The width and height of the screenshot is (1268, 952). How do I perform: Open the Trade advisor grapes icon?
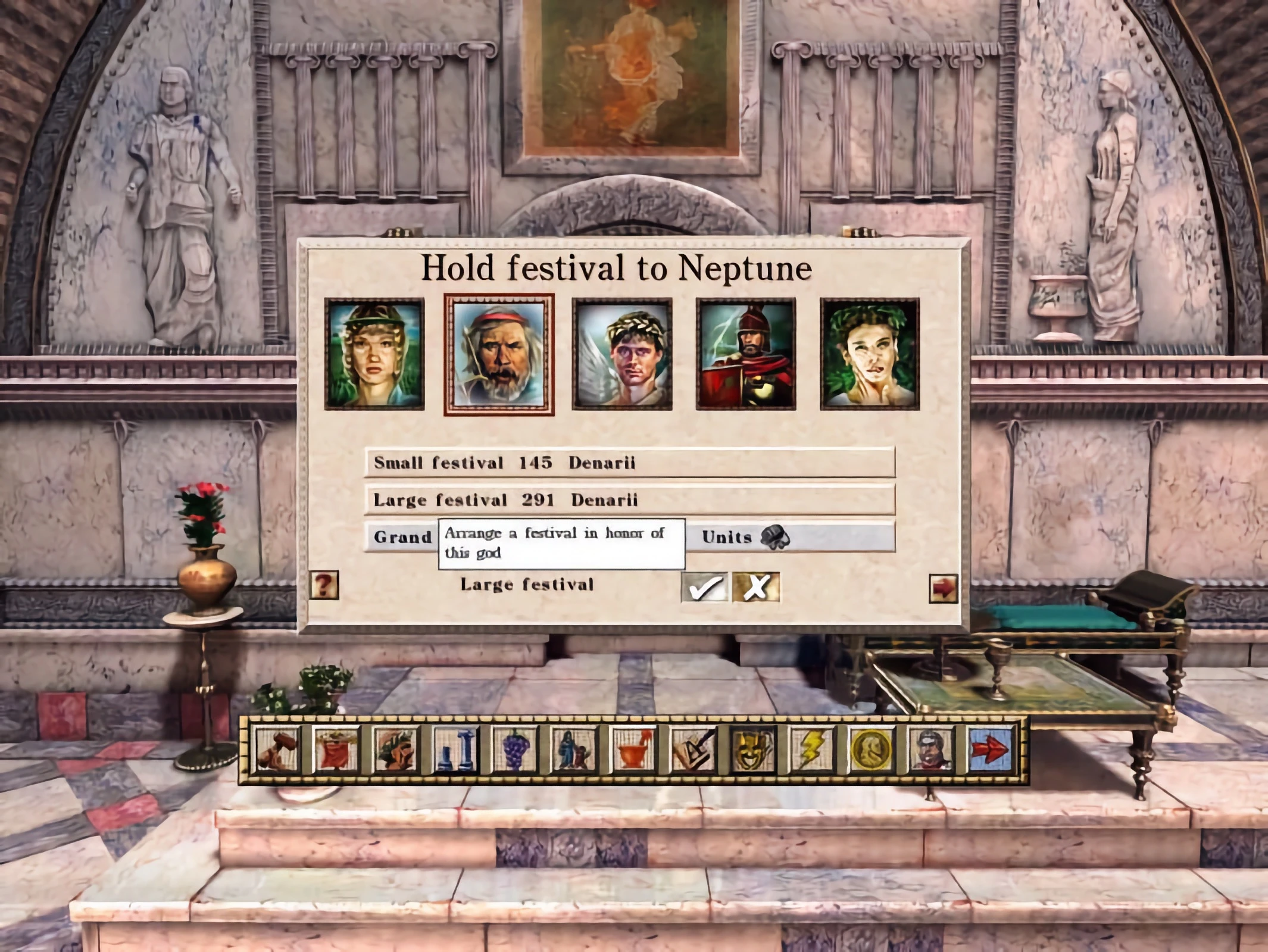(x=515, y=750)
